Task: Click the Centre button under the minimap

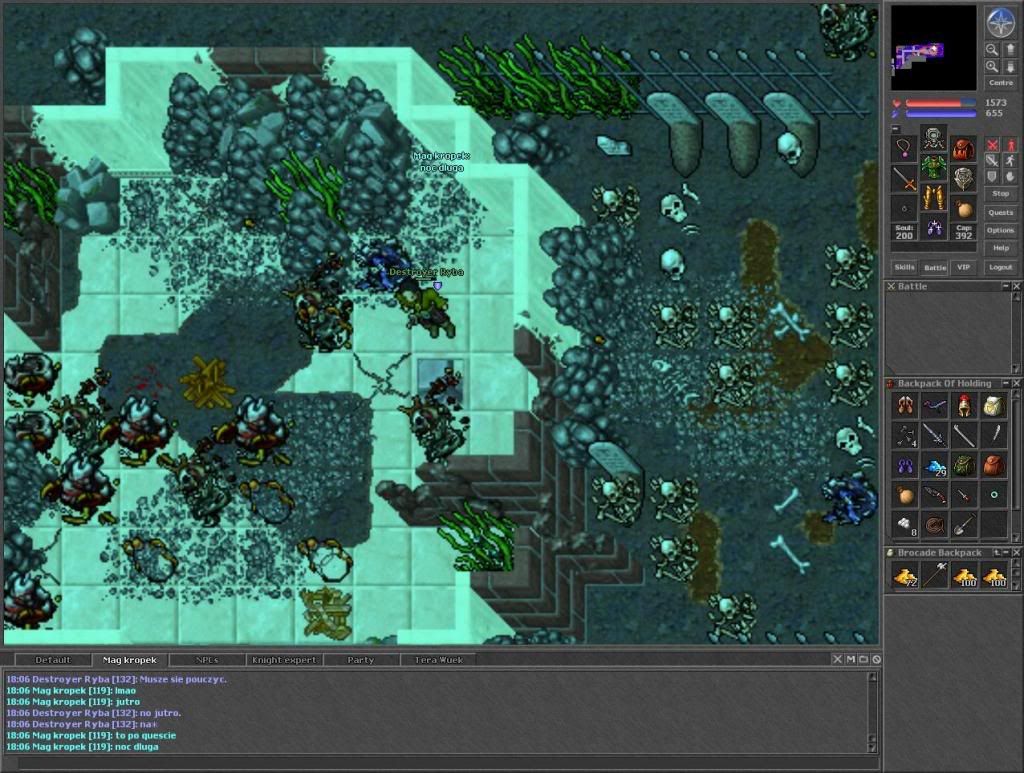Action: click(x=1000, y=83)
